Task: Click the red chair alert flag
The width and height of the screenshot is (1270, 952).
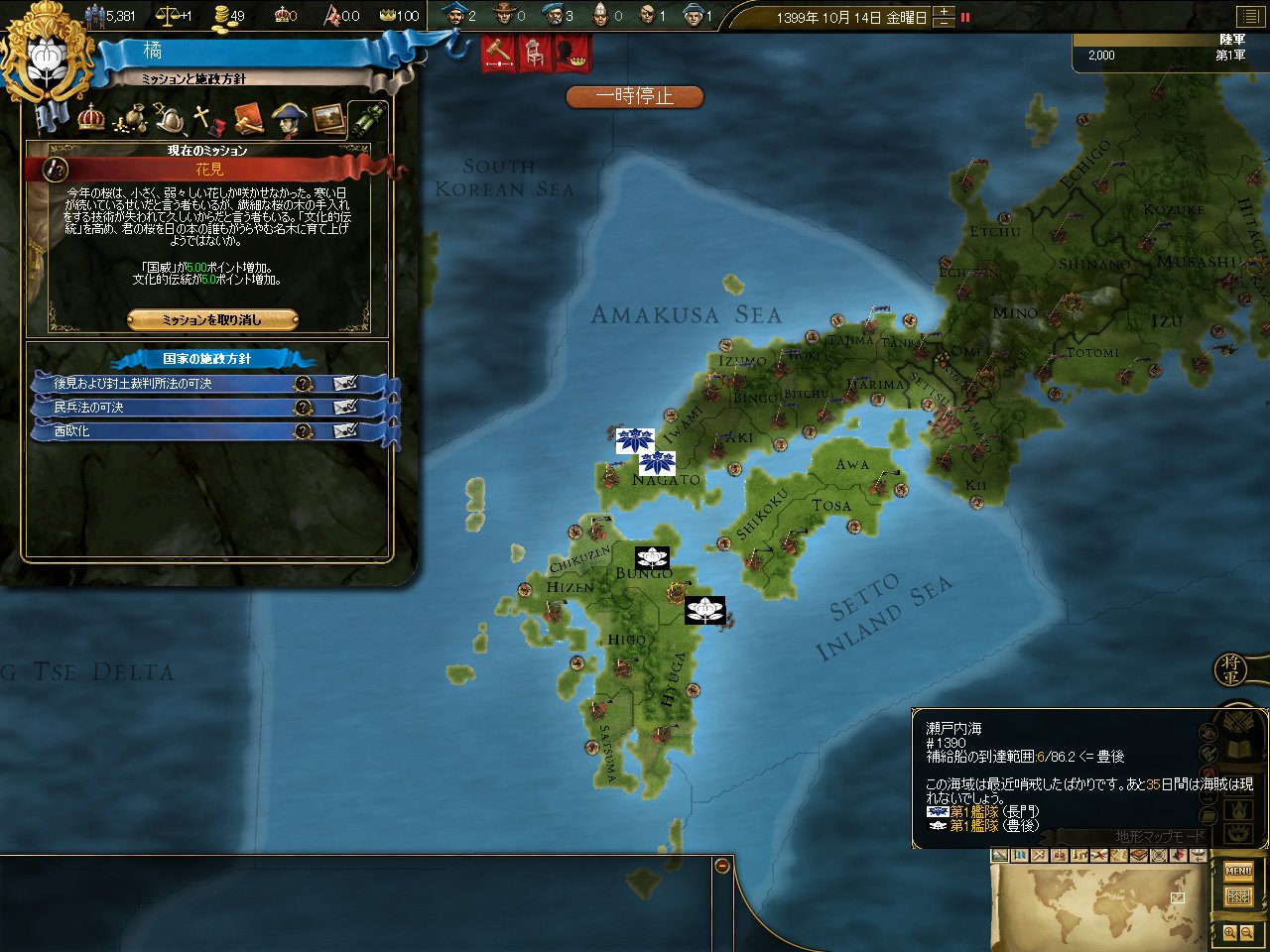Action: coord(534,54)
